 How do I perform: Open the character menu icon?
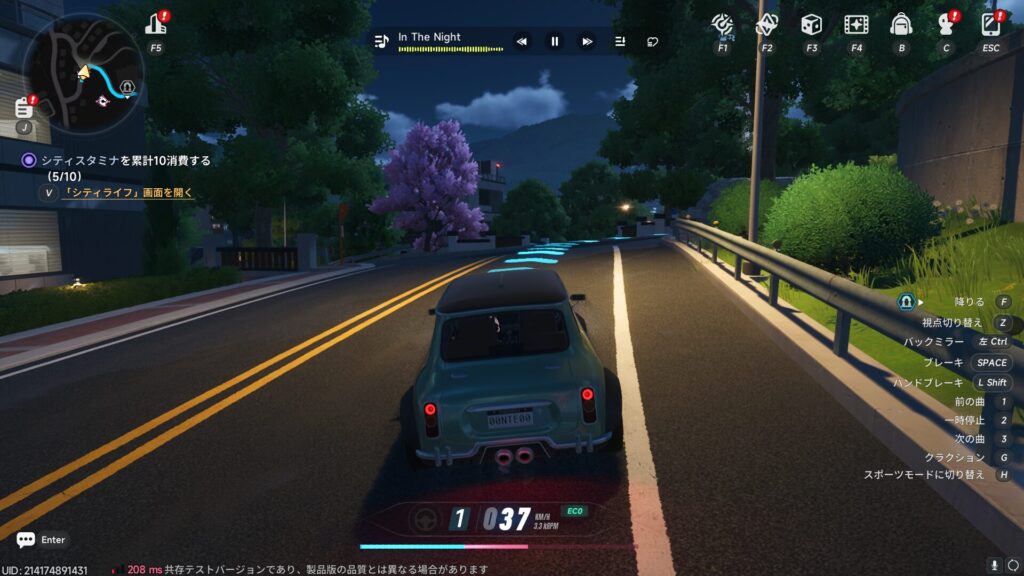(x=946, y=24)
